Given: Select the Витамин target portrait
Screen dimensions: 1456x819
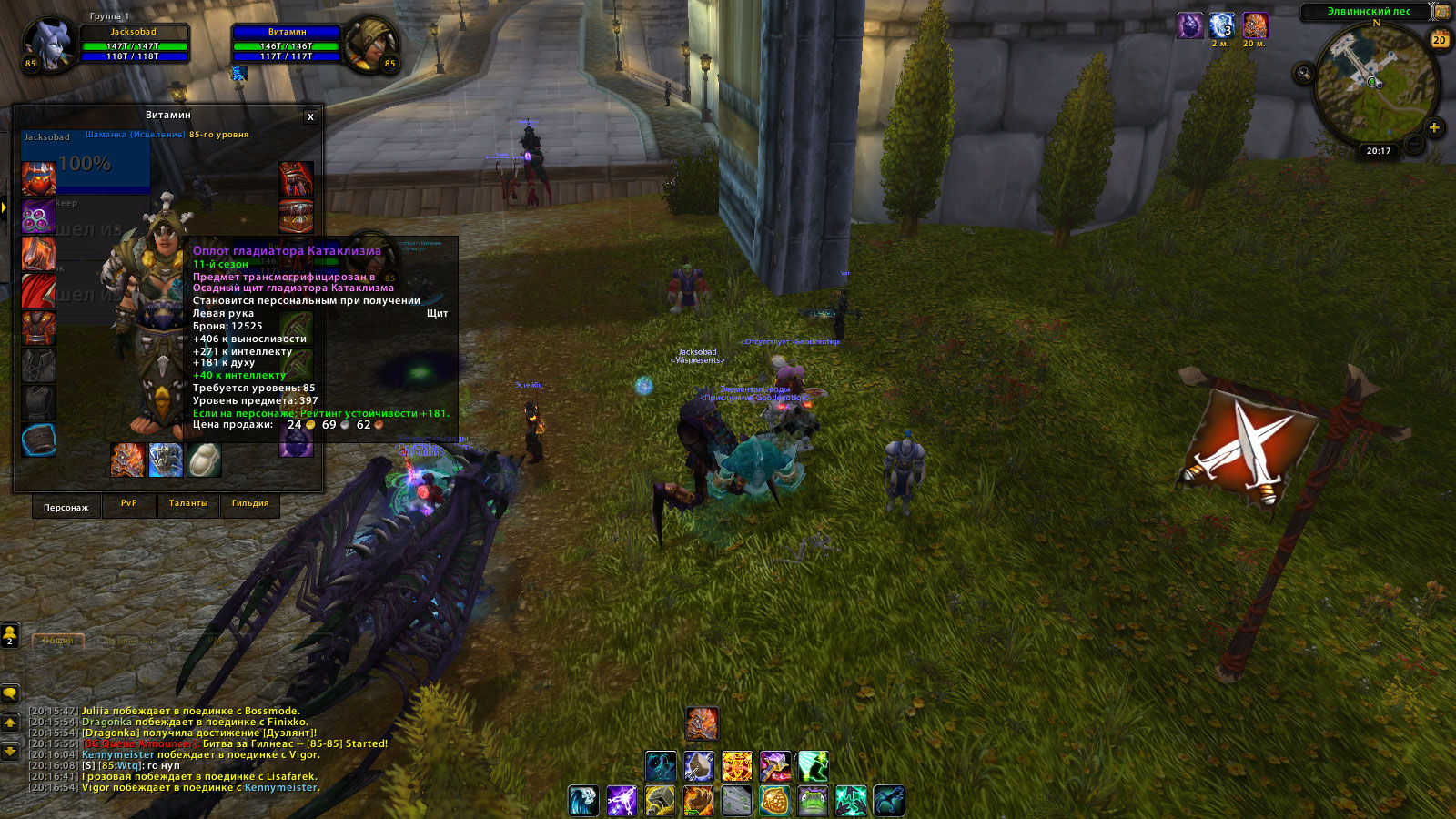Looking at the screenshot, I should point(373,44).
